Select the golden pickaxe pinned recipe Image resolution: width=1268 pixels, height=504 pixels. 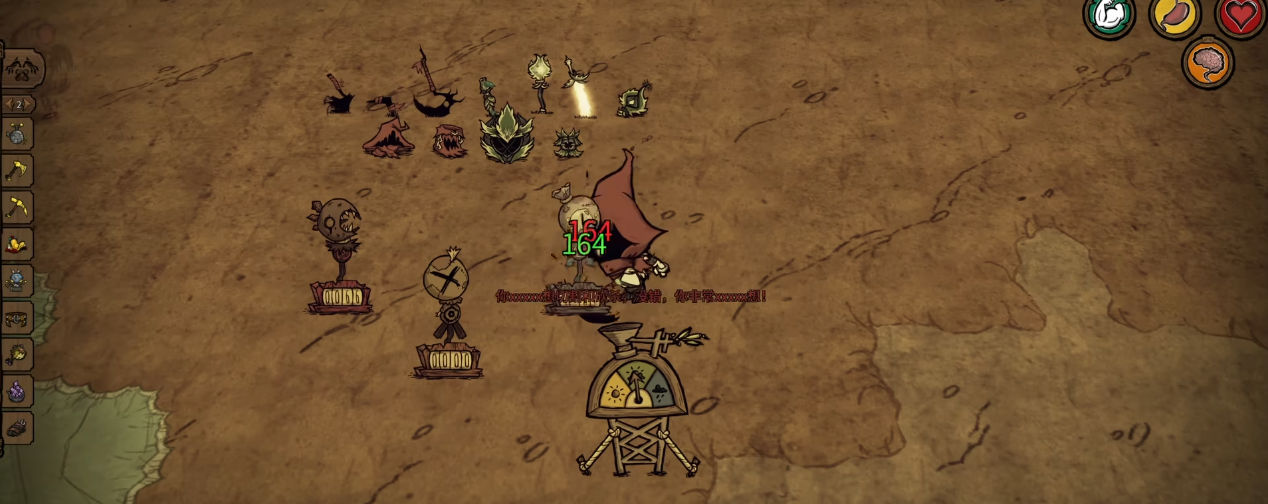(x=18, y=208)
